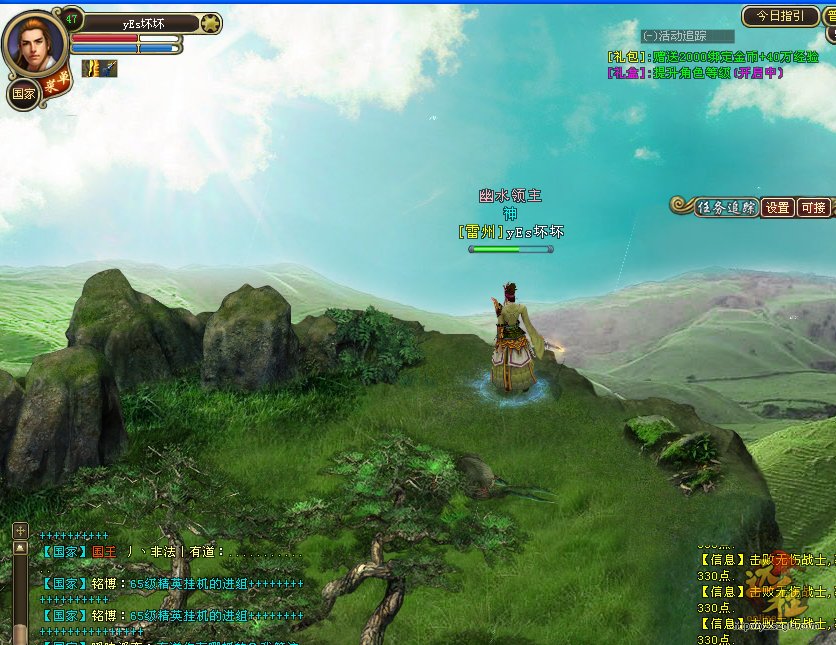Click the 设置 settings button
Viewport: 836px width, 645px height.
point(778,208)
